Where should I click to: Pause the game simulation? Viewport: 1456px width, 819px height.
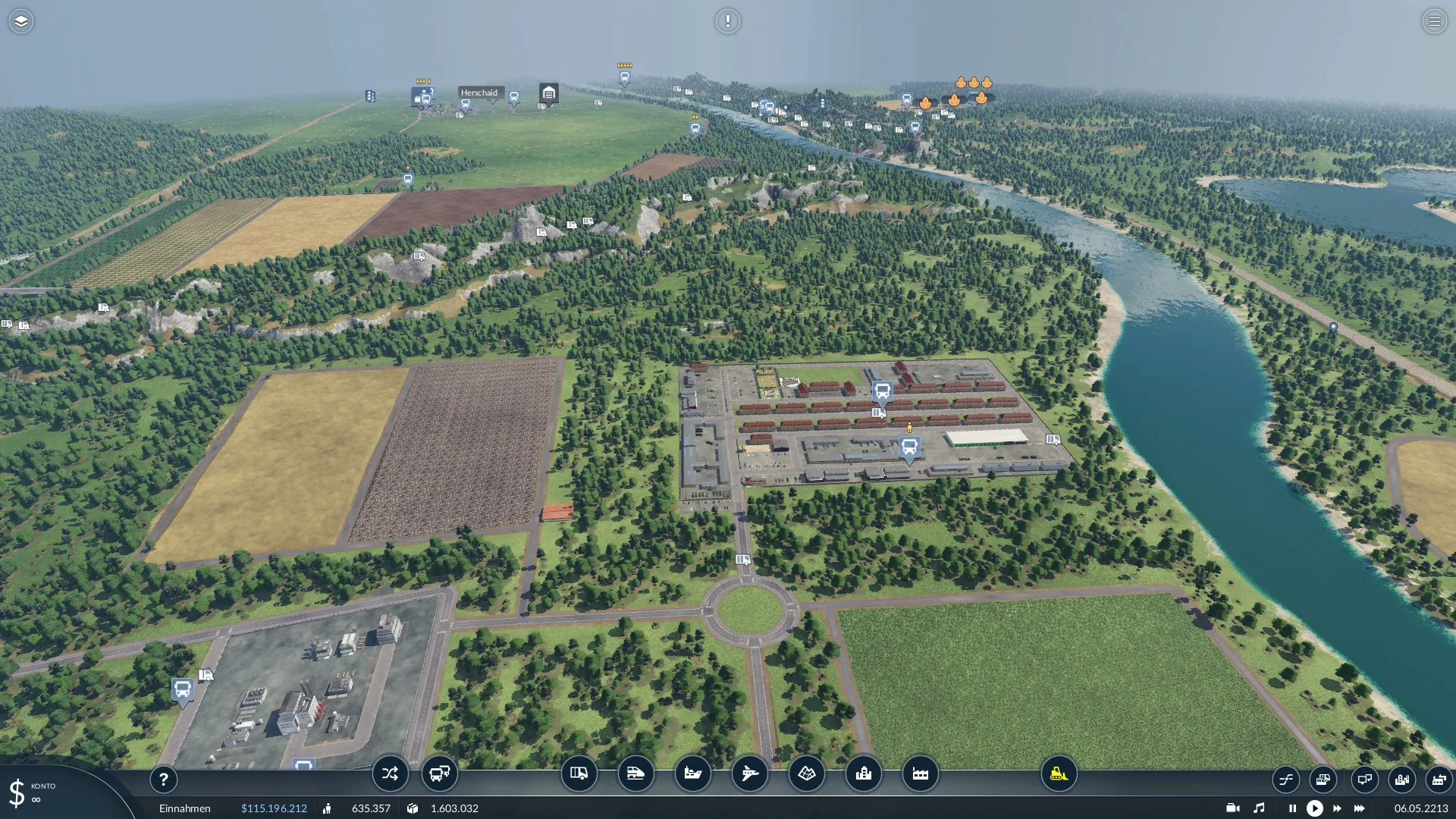click(x=1292, y=808)
